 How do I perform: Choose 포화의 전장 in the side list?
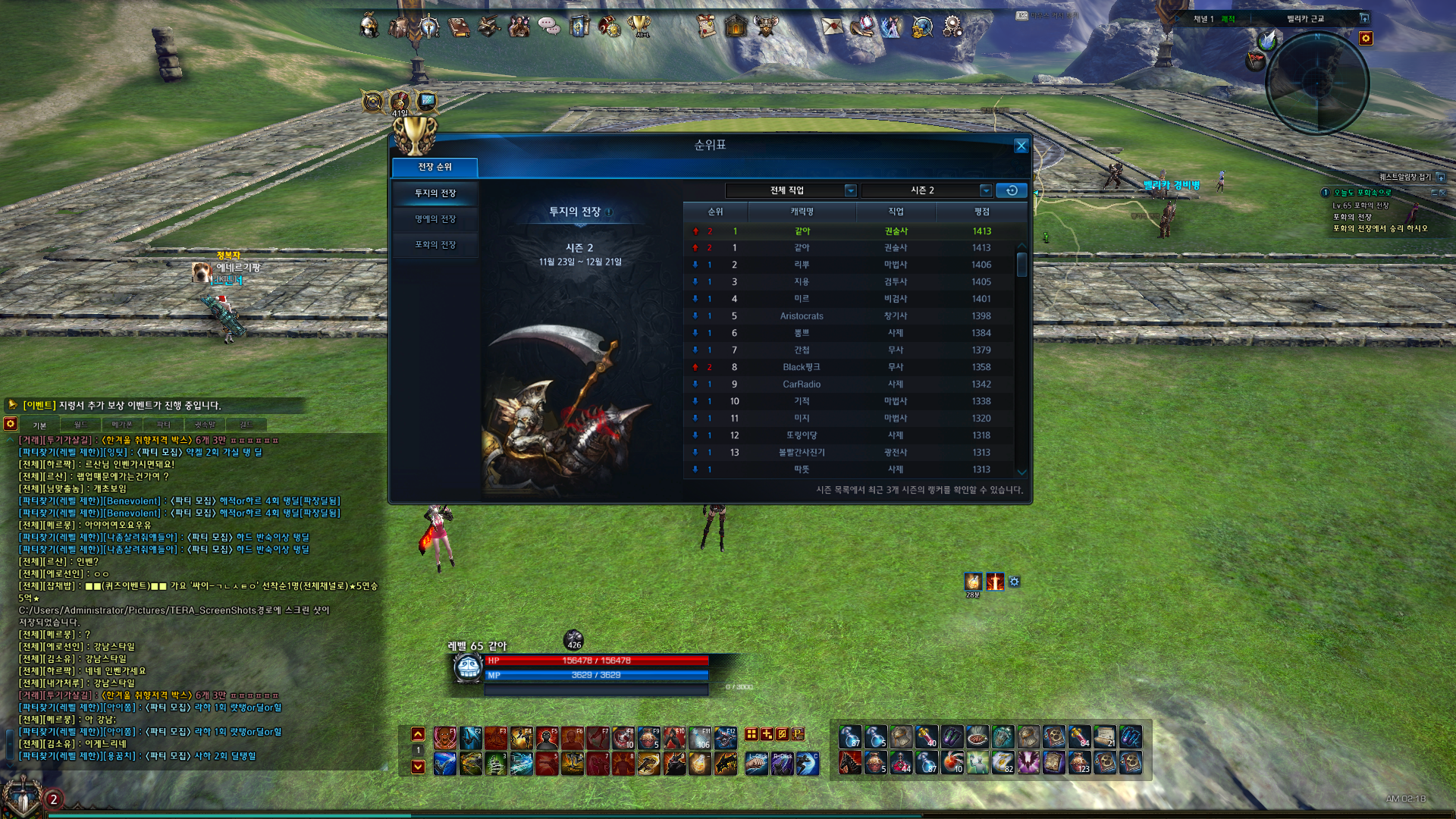(435, 245)
